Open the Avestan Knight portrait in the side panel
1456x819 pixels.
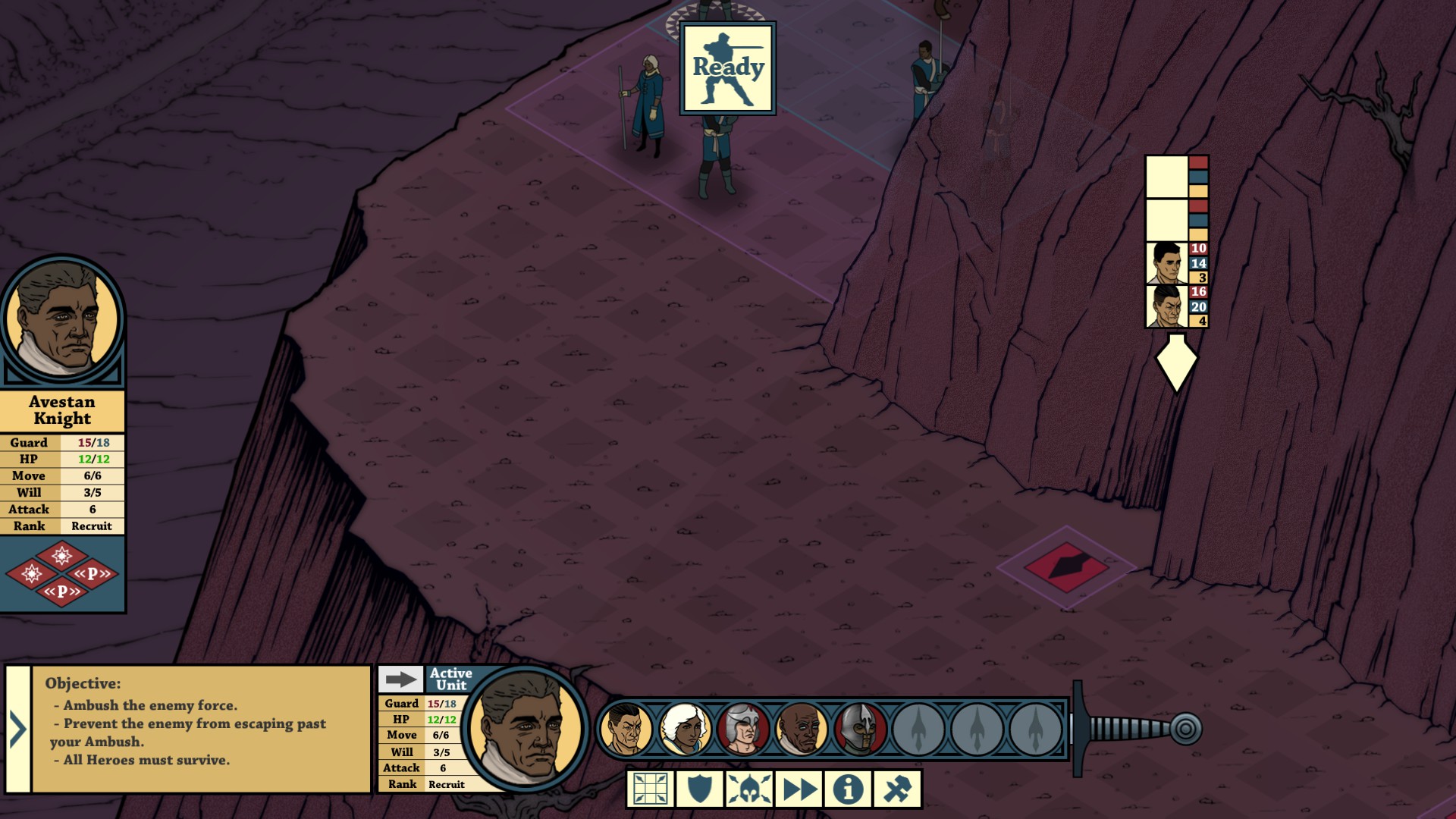pos(62,318)
